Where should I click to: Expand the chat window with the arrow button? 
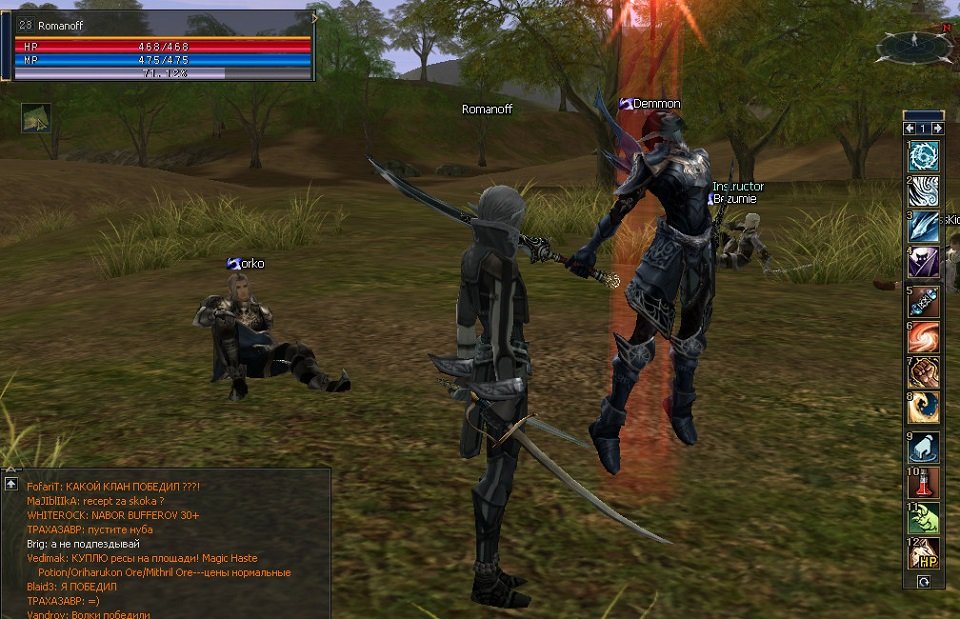click(11, 484)
